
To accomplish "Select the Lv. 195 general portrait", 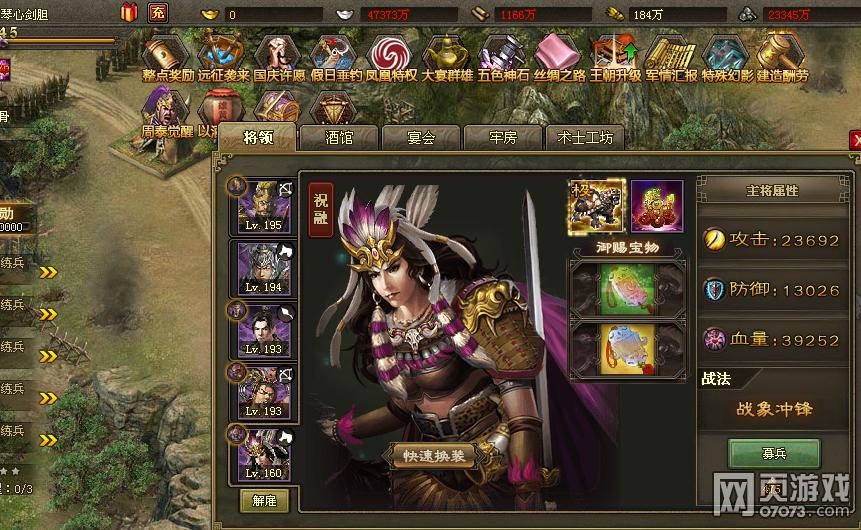I will coord(264,206).
